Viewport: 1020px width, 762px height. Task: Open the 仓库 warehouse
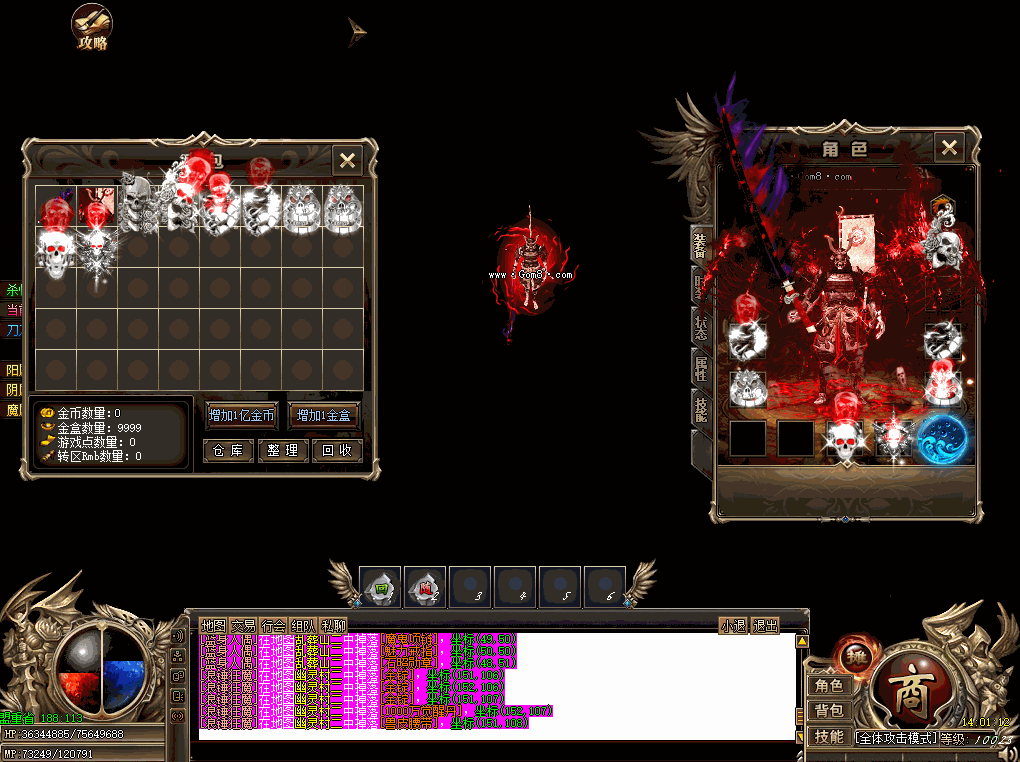click(227, 451)
